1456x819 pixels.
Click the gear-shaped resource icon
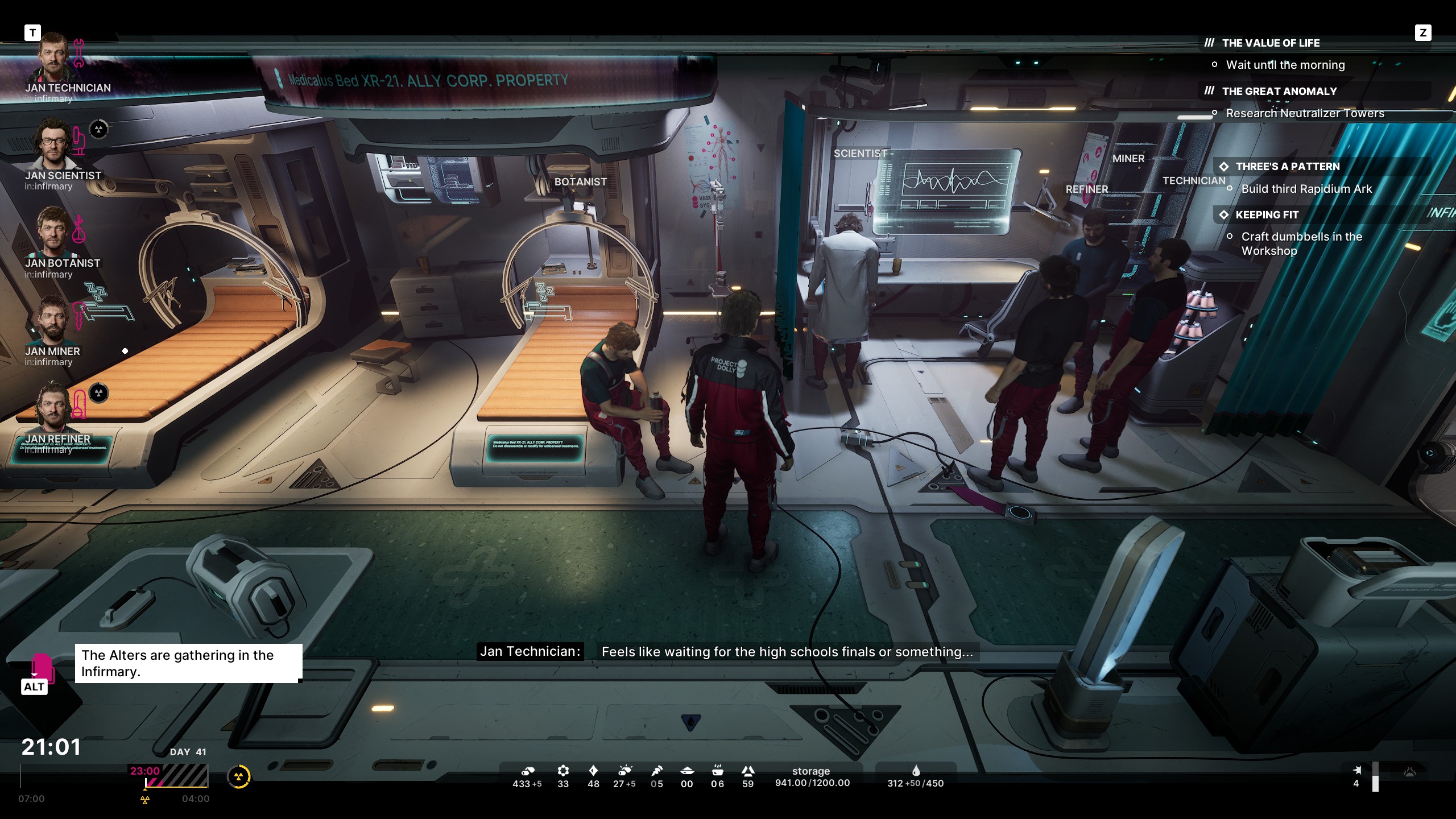click(x=563, y=771)
